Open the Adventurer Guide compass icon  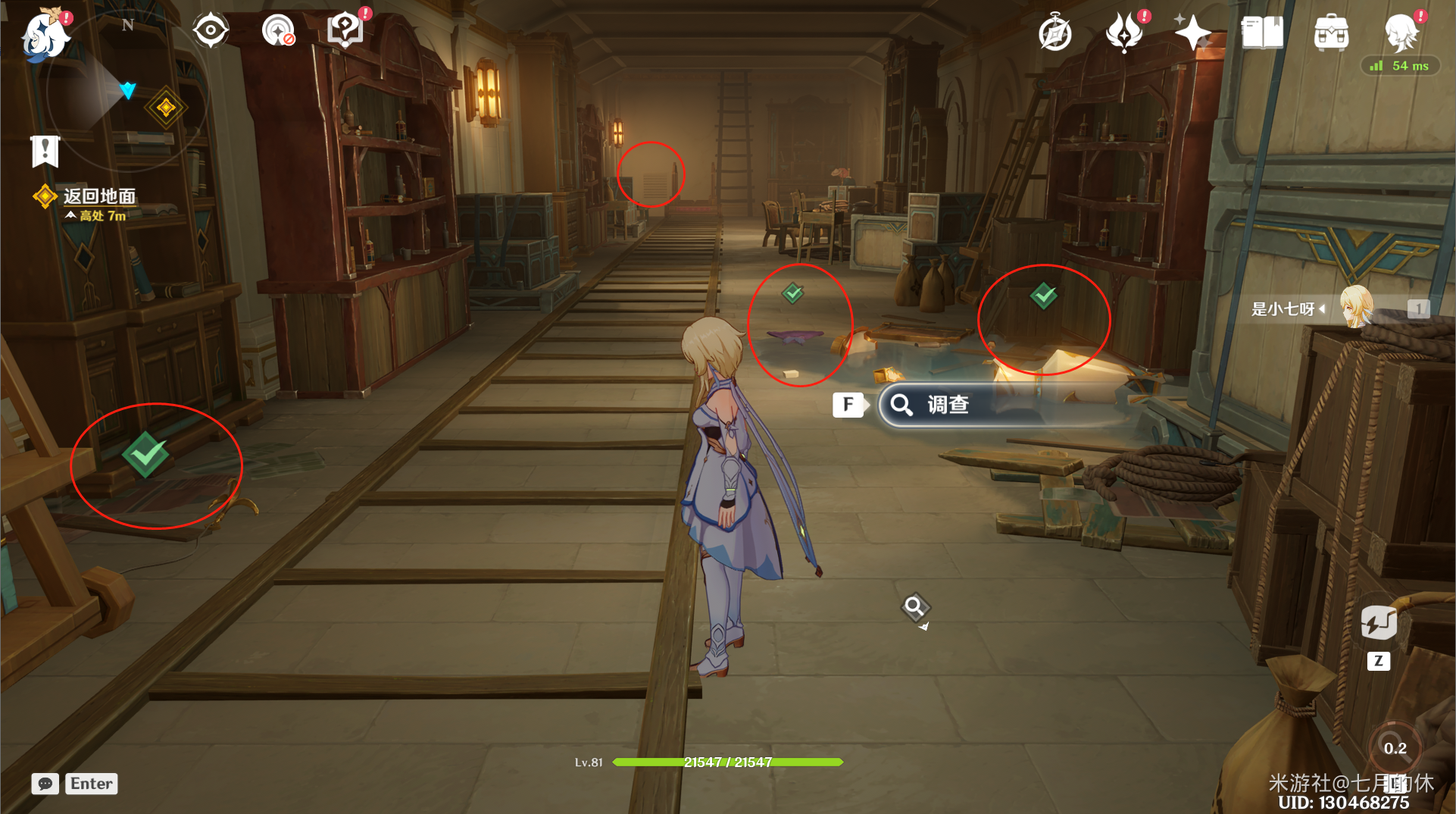point(1055,33)
